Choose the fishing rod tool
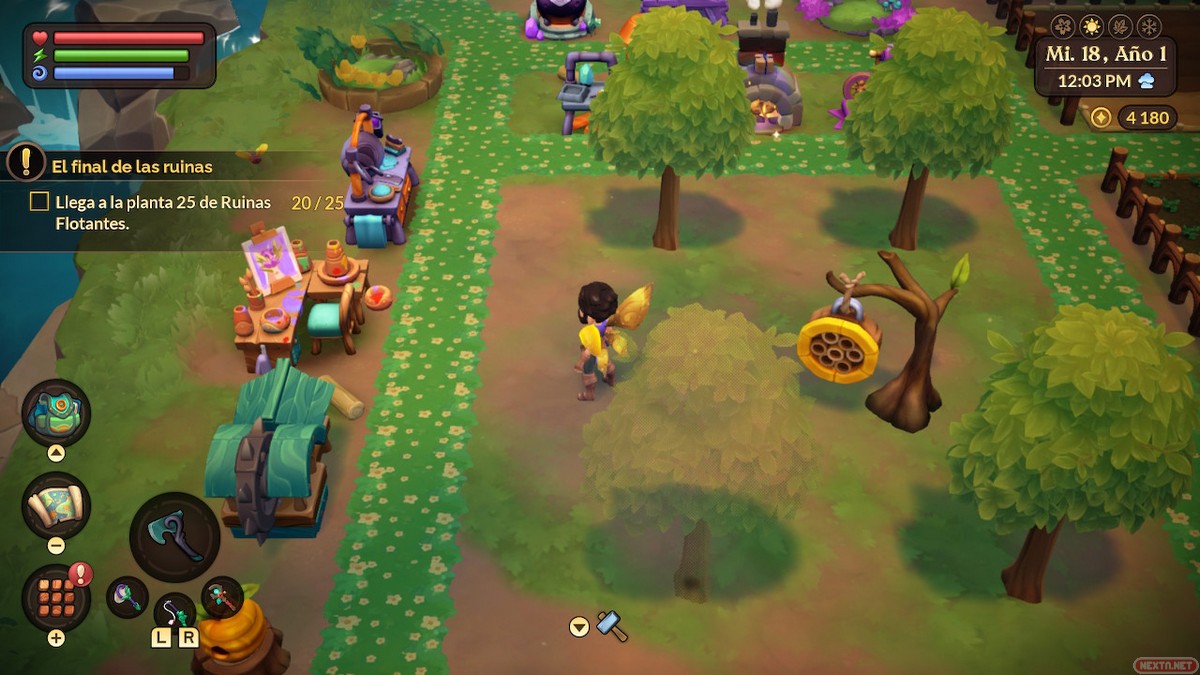This screenshot has height=675, width=1200. (174, 612)
